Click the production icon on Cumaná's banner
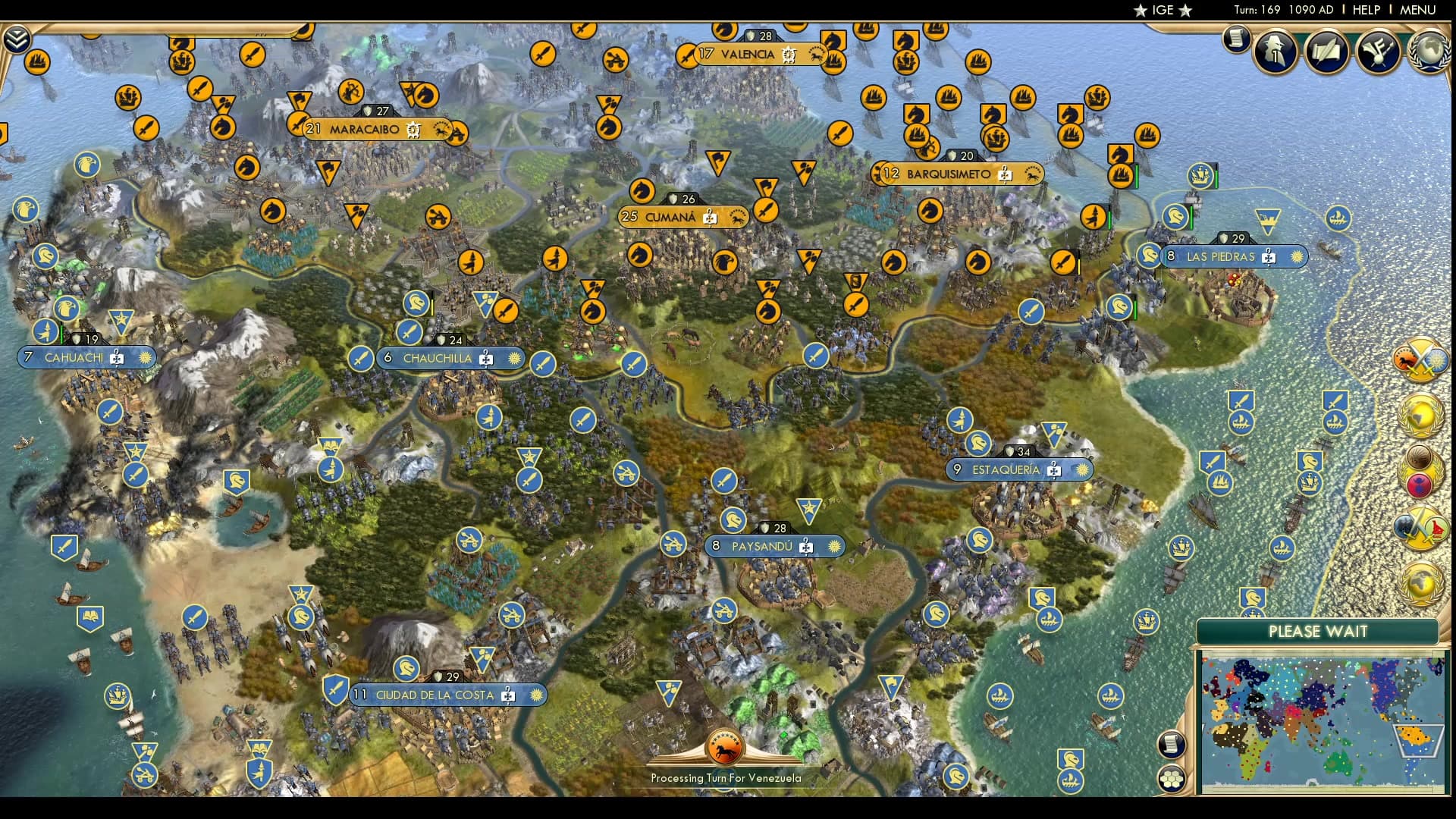The height and width of the screenshot is (819, 1456). pos(709,218)
